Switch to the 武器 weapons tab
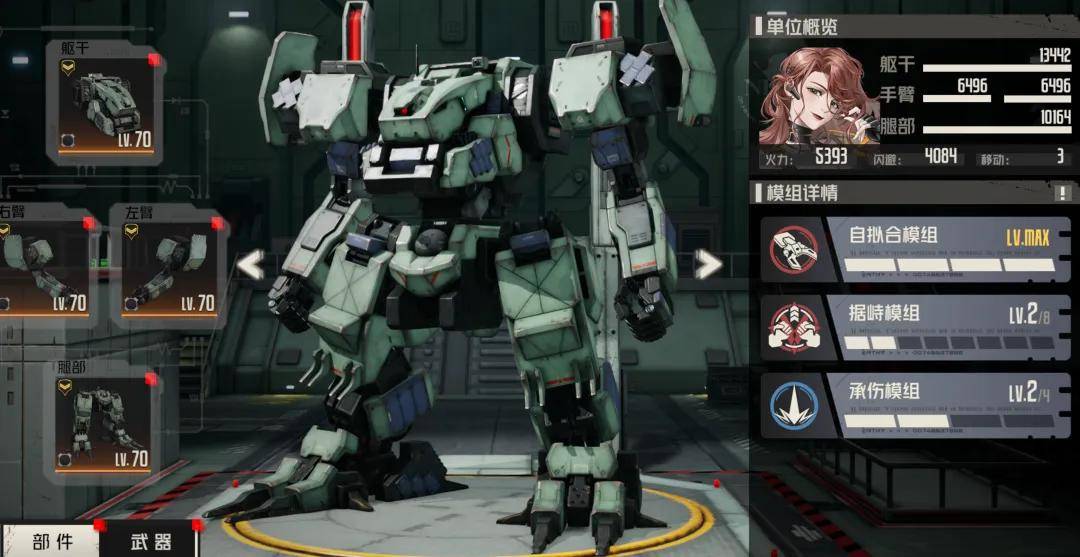1080x557 pixels. tap(150, 542)
